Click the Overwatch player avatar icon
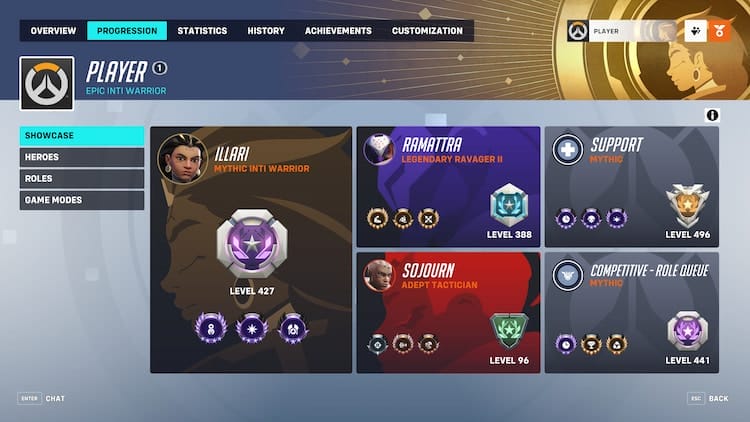This screenshot has height=422, width=750. click(x=47, y=82)
